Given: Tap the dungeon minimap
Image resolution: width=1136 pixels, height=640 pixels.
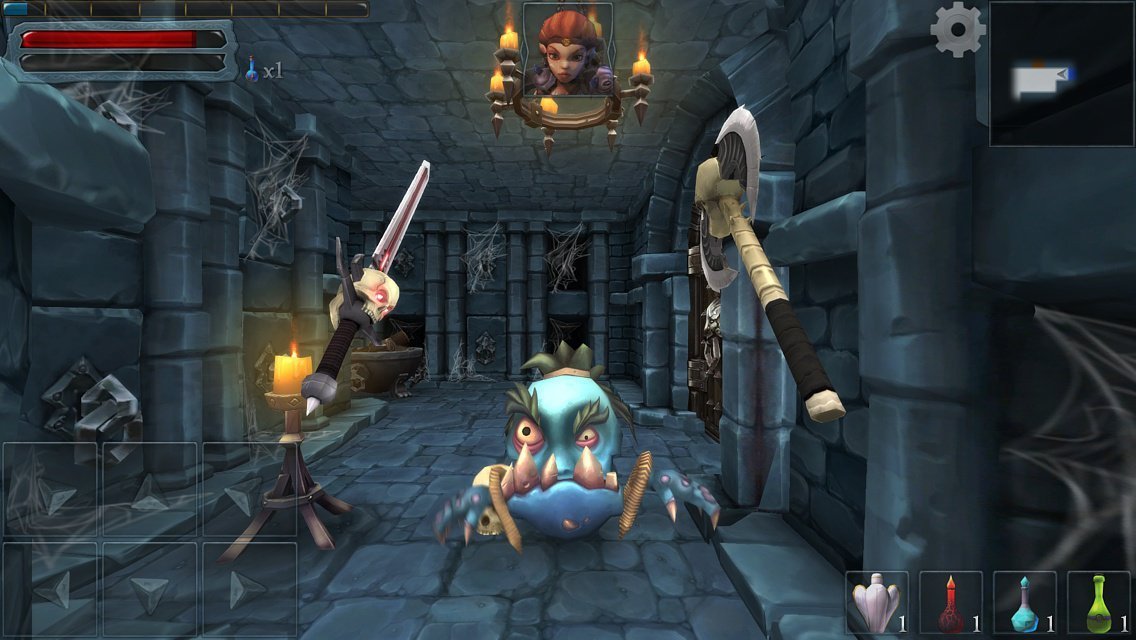Looking at the screenshot, I should point(1061,74).
